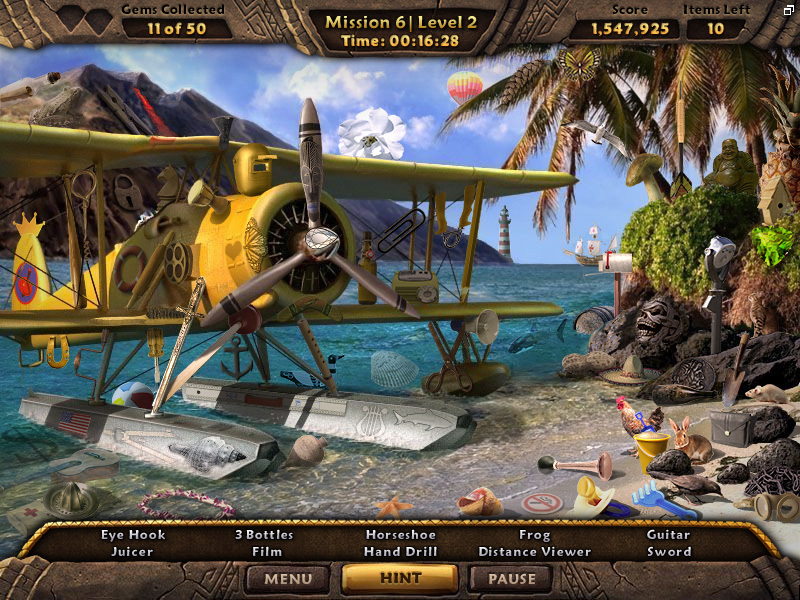Select the Film list entry
This screenshot has width=800, height=600.
click(266, 551)
